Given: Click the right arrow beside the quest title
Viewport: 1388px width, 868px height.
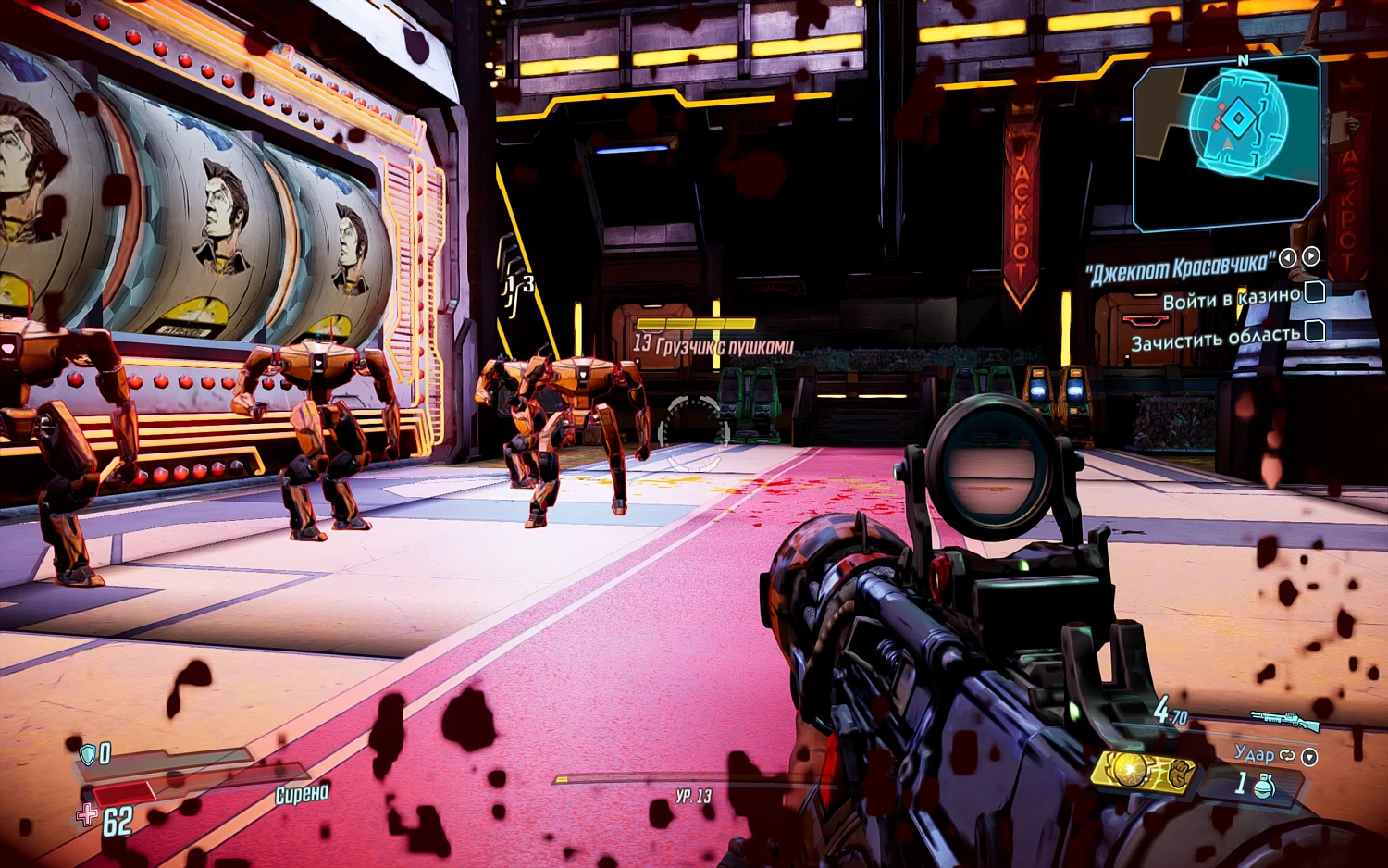Looking at the screenshot, I should (1310, 257).
